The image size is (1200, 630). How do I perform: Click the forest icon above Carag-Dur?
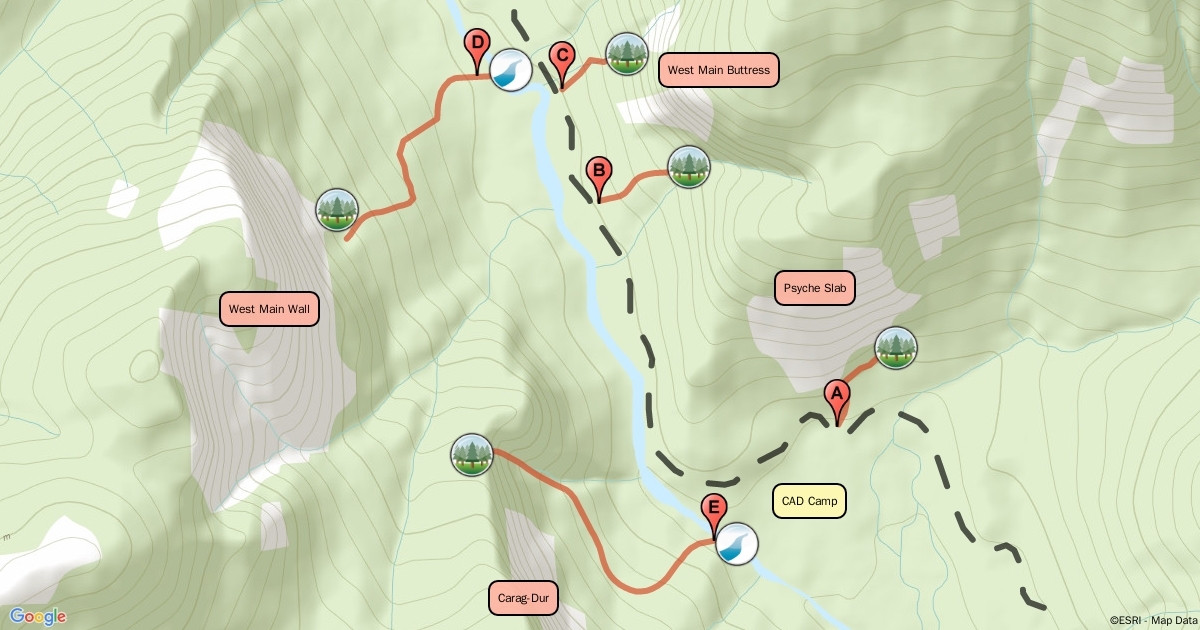pos(472,454)
